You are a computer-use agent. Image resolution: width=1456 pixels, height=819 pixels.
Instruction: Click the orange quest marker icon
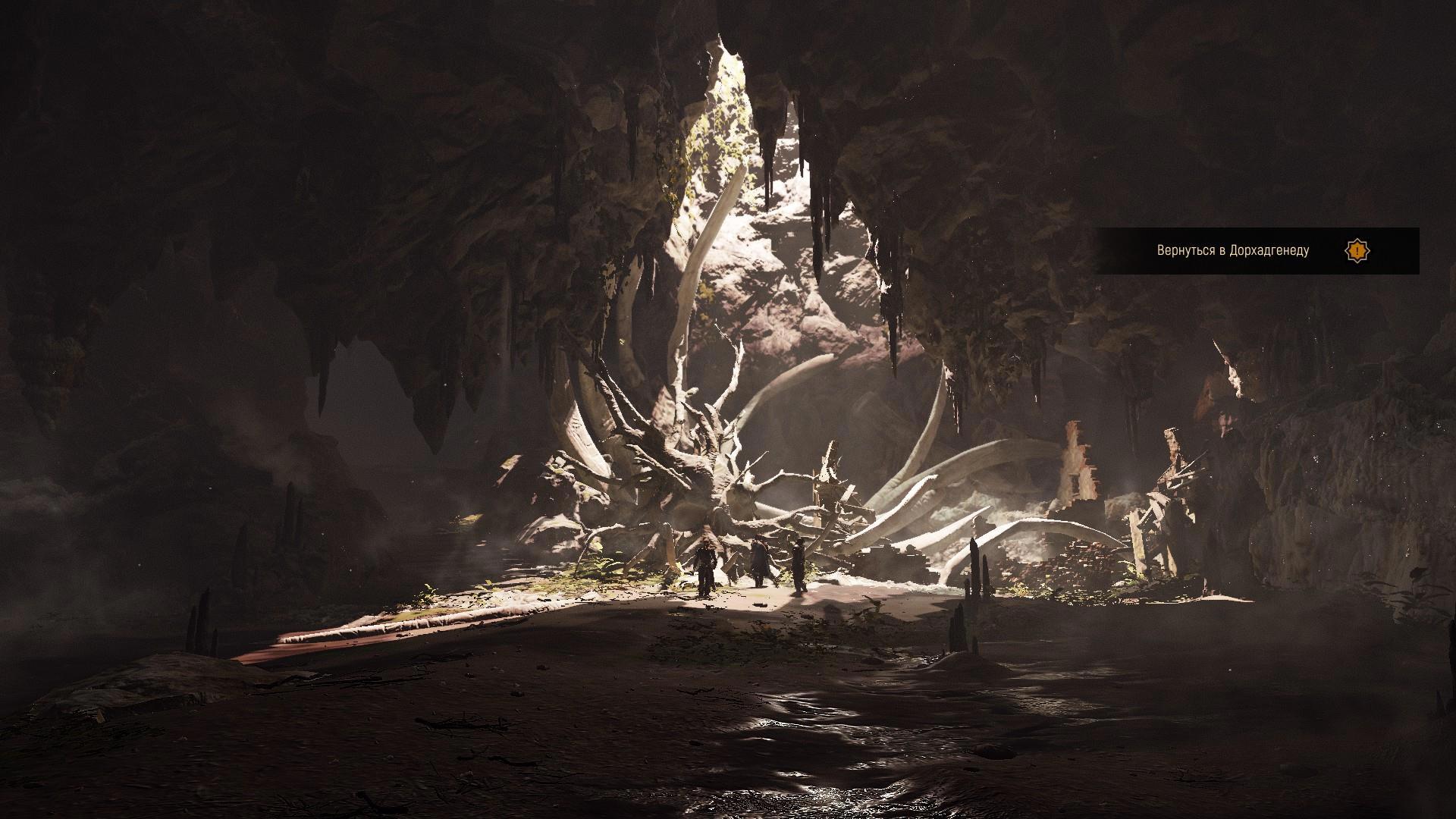[x=1357, y=250]
